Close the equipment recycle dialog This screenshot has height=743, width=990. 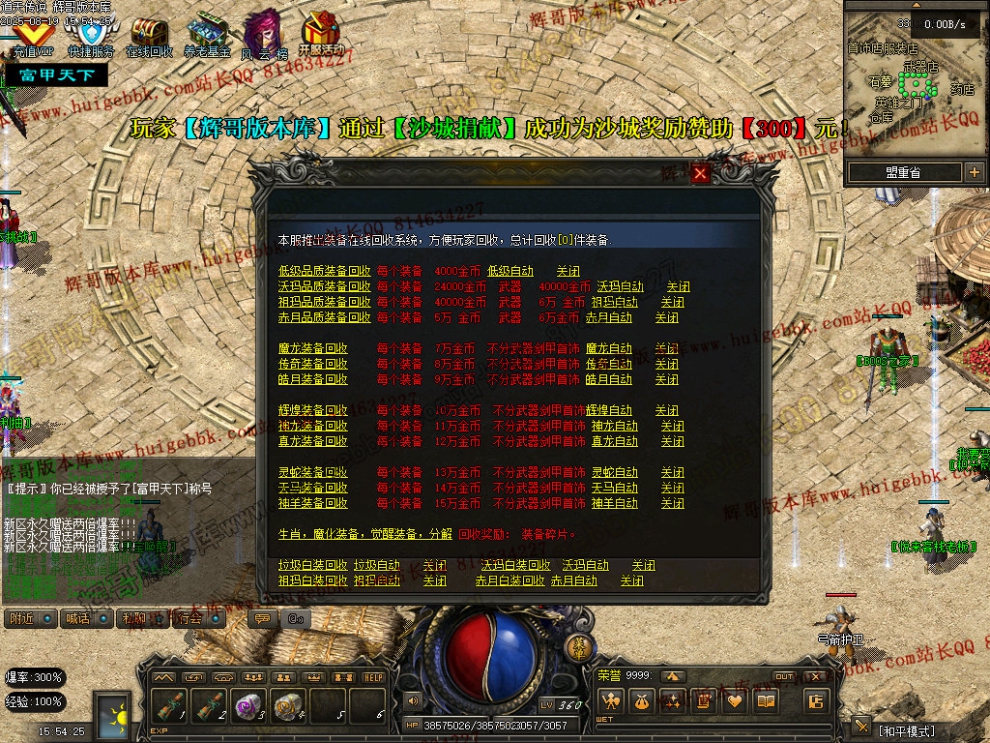click(701, 174)
